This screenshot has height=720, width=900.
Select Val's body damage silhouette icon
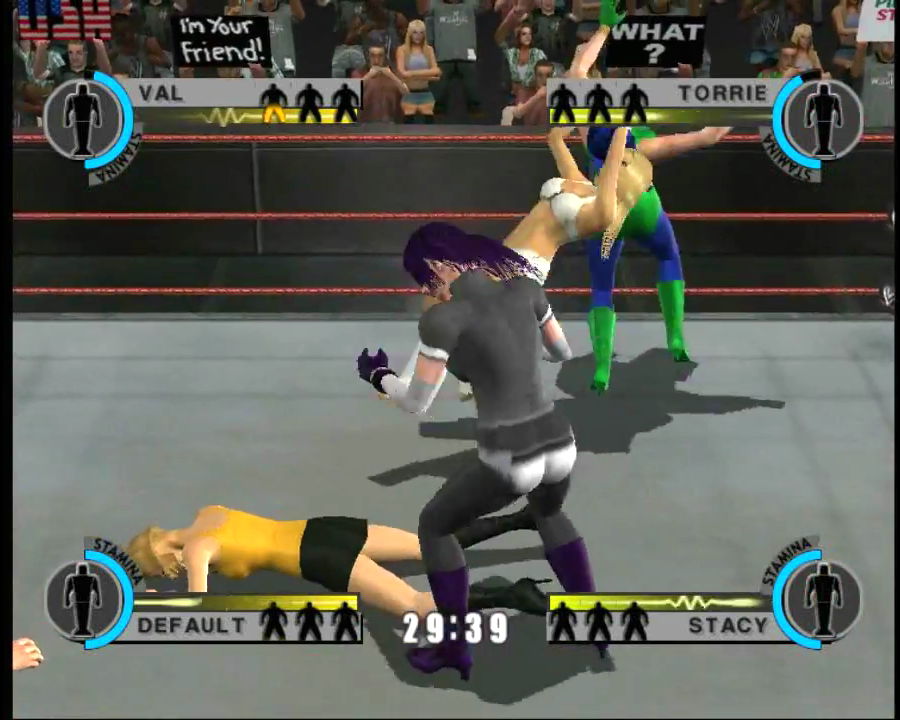coord(82,118)
